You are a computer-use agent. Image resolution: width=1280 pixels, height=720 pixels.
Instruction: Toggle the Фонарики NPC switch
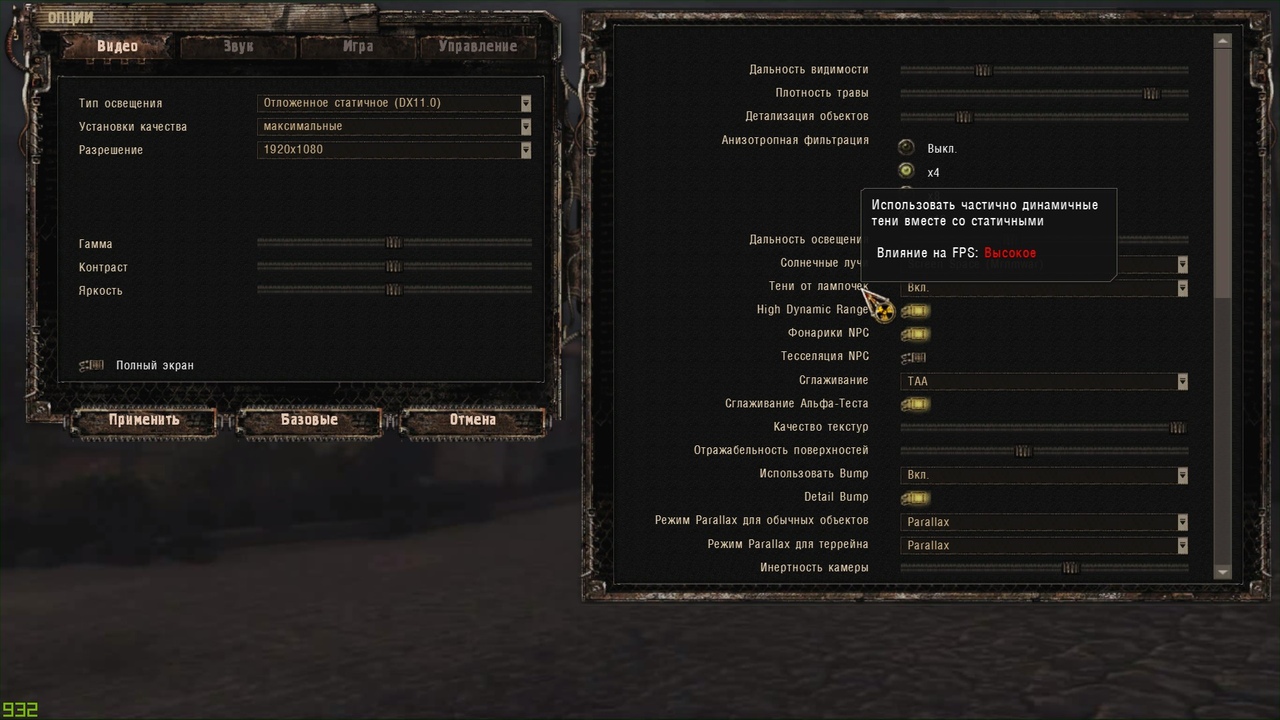915,334
